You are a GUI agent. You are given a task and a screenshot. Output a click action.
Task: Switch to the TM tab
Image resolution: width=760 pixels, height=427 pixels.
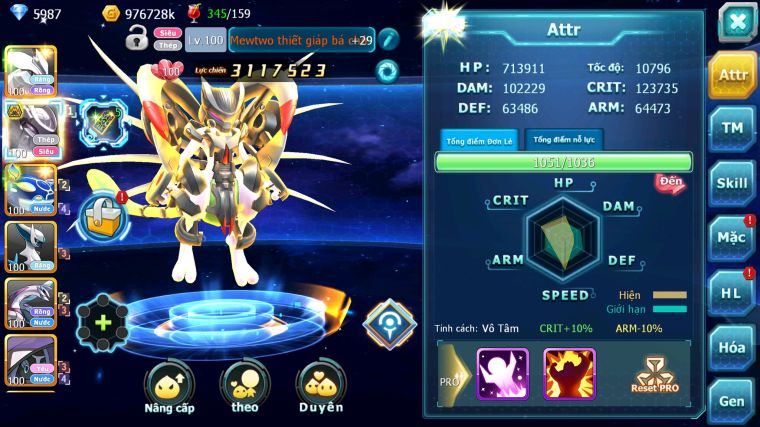click(x=732, y=128)
